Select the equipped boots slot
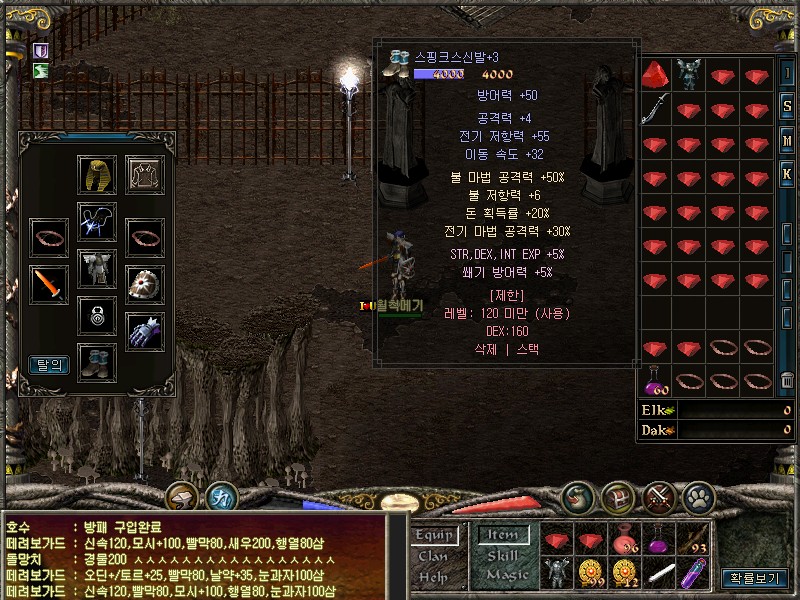The width and height of the screenshot is (800, 600). [97, 361]
